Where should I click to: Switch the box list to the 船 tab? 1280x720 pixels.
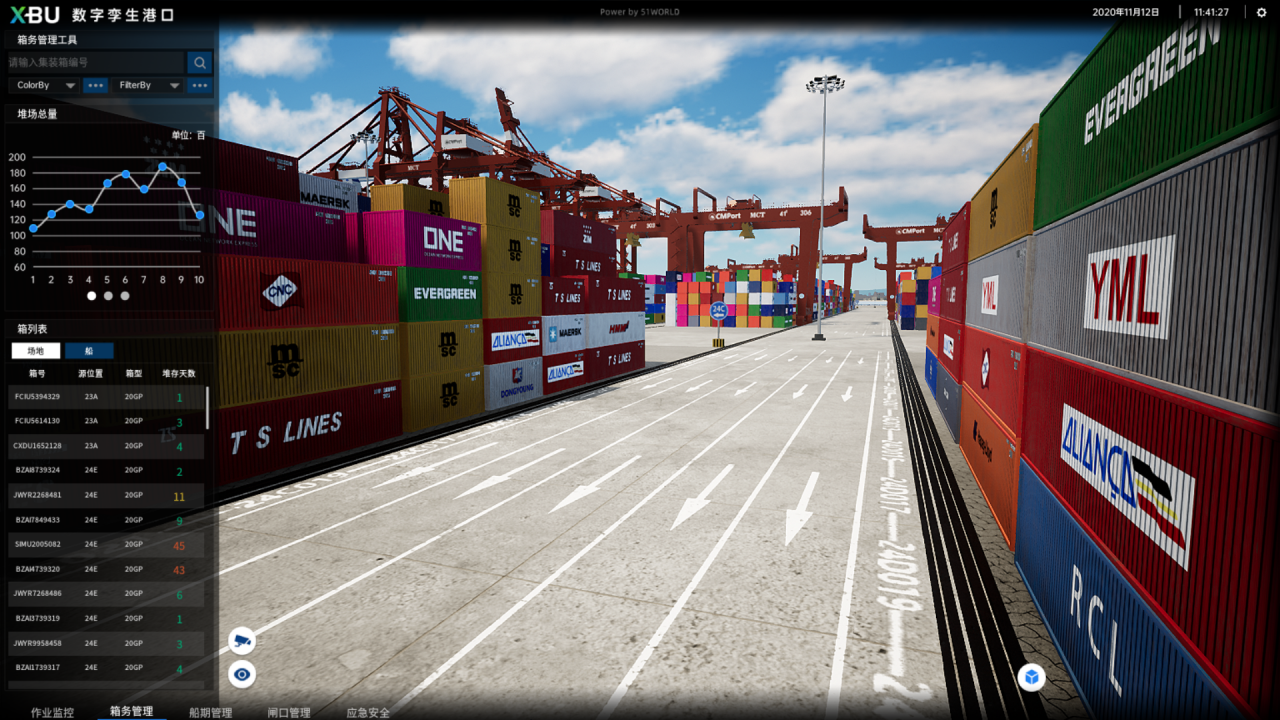(89, 351)
